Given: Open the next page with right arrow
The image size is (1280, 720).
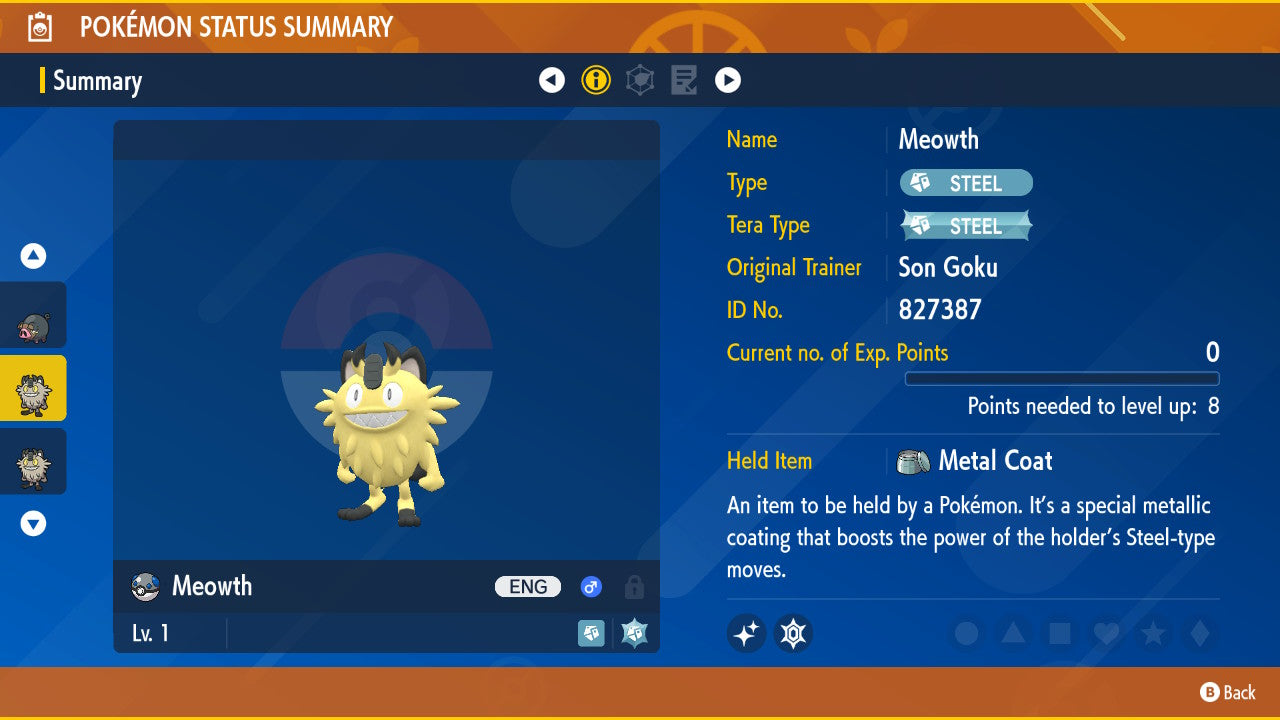Looking at the screenshot, I should point(728,79).
